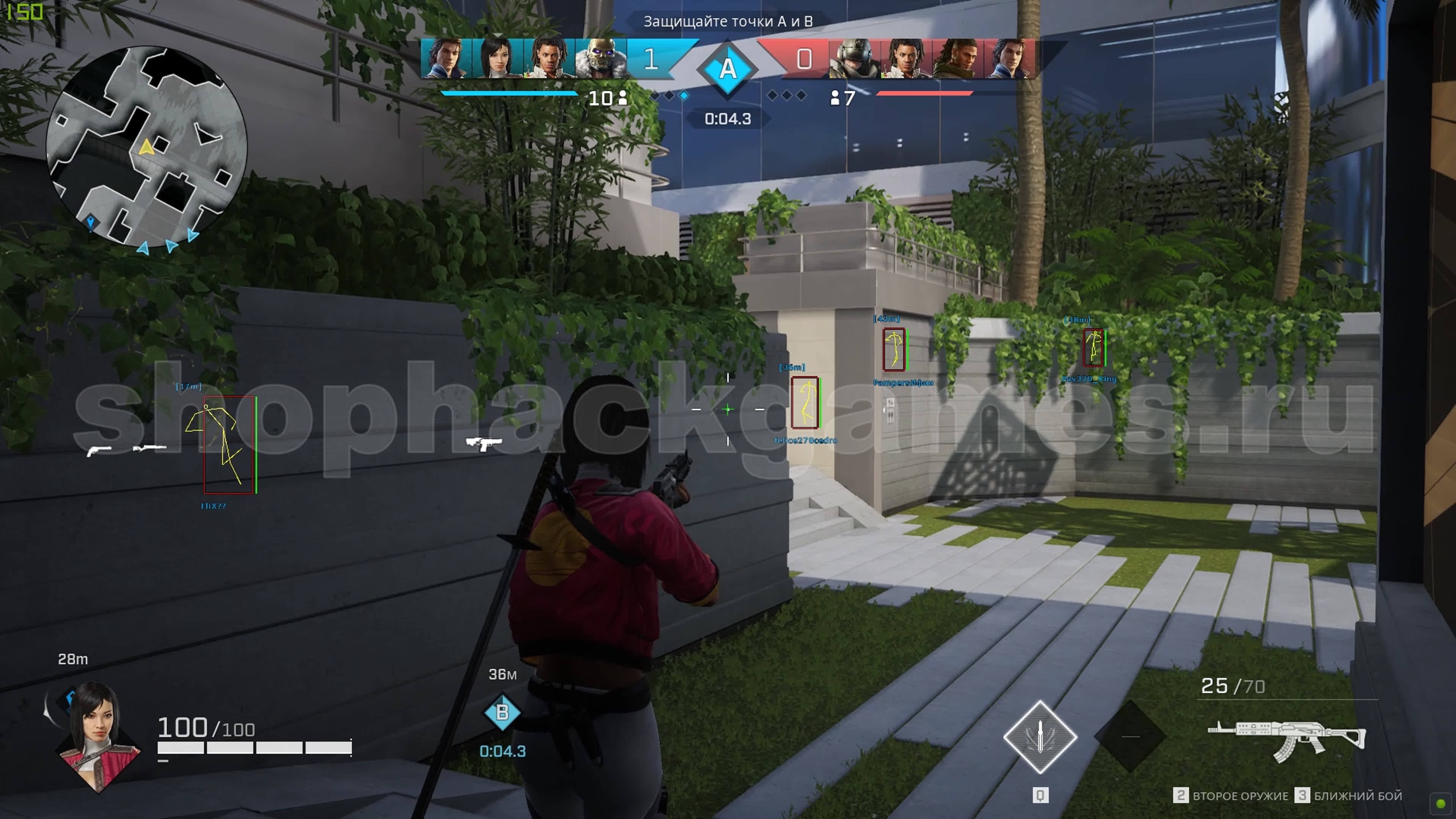The height and width of the screenshot is (819, 1456).
Task: Select the point A diamond on the scoreboard
Action: (728, 68)
